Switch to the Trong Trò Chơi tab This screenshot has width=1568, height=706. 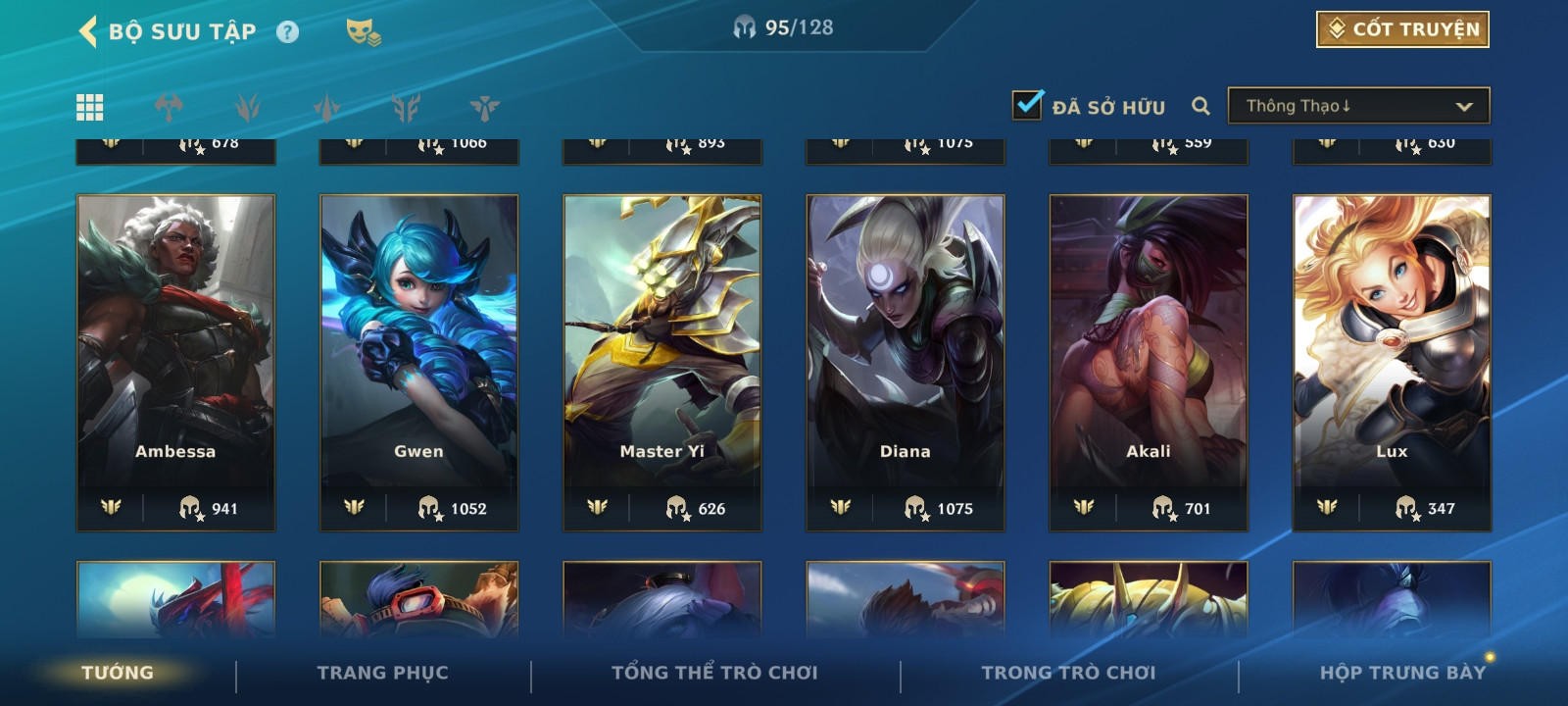1068,673
